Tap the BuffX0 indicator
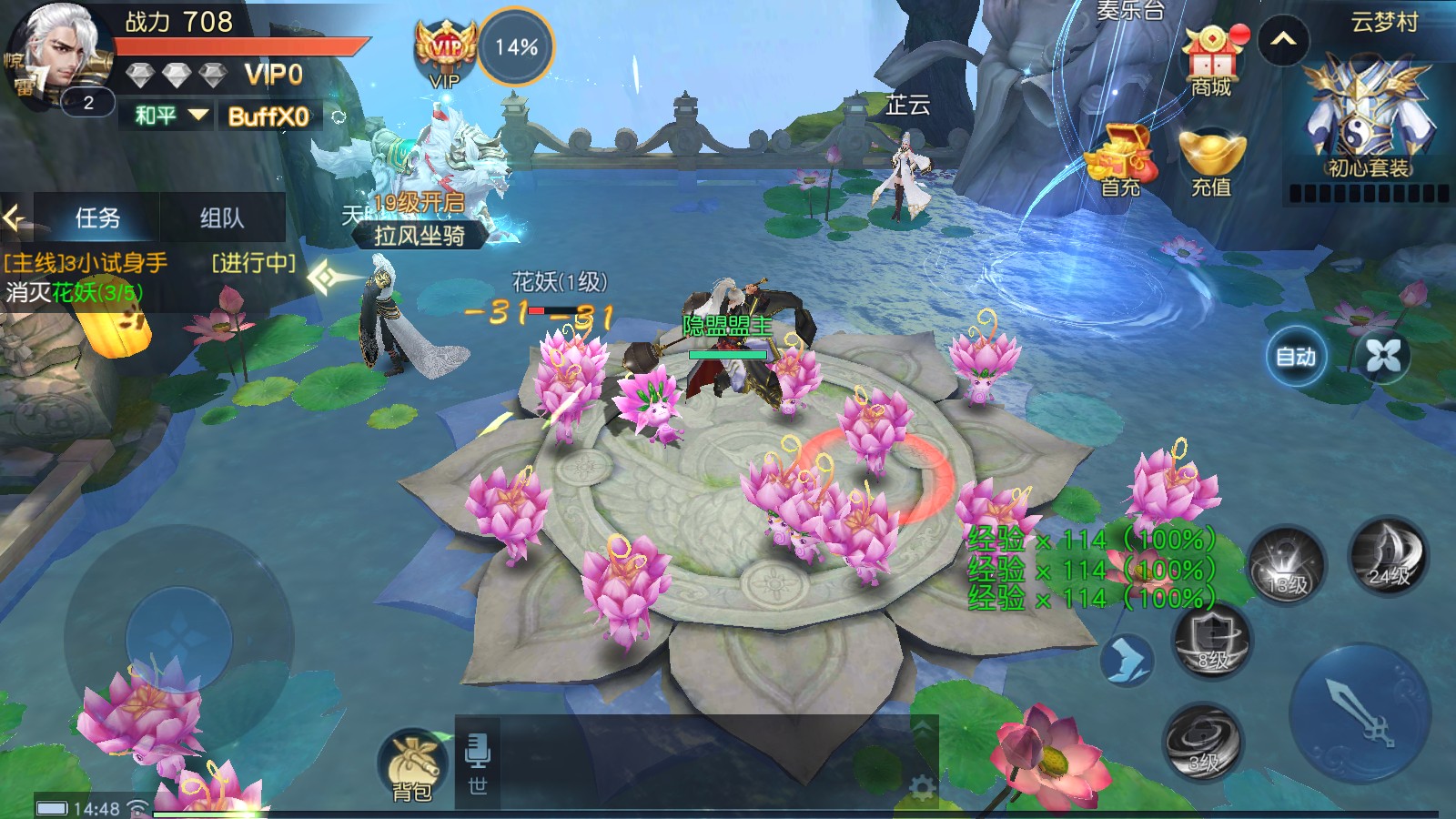Screen dimensions: 1456x819 [x=268, y=116]
